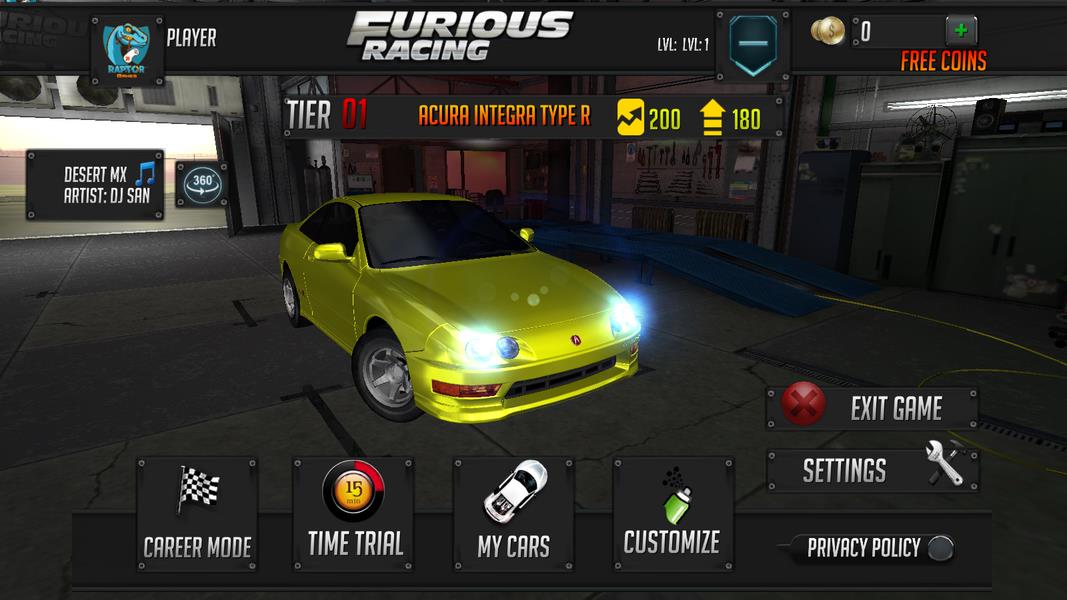Start the Time Trial mode

point(355,514)
